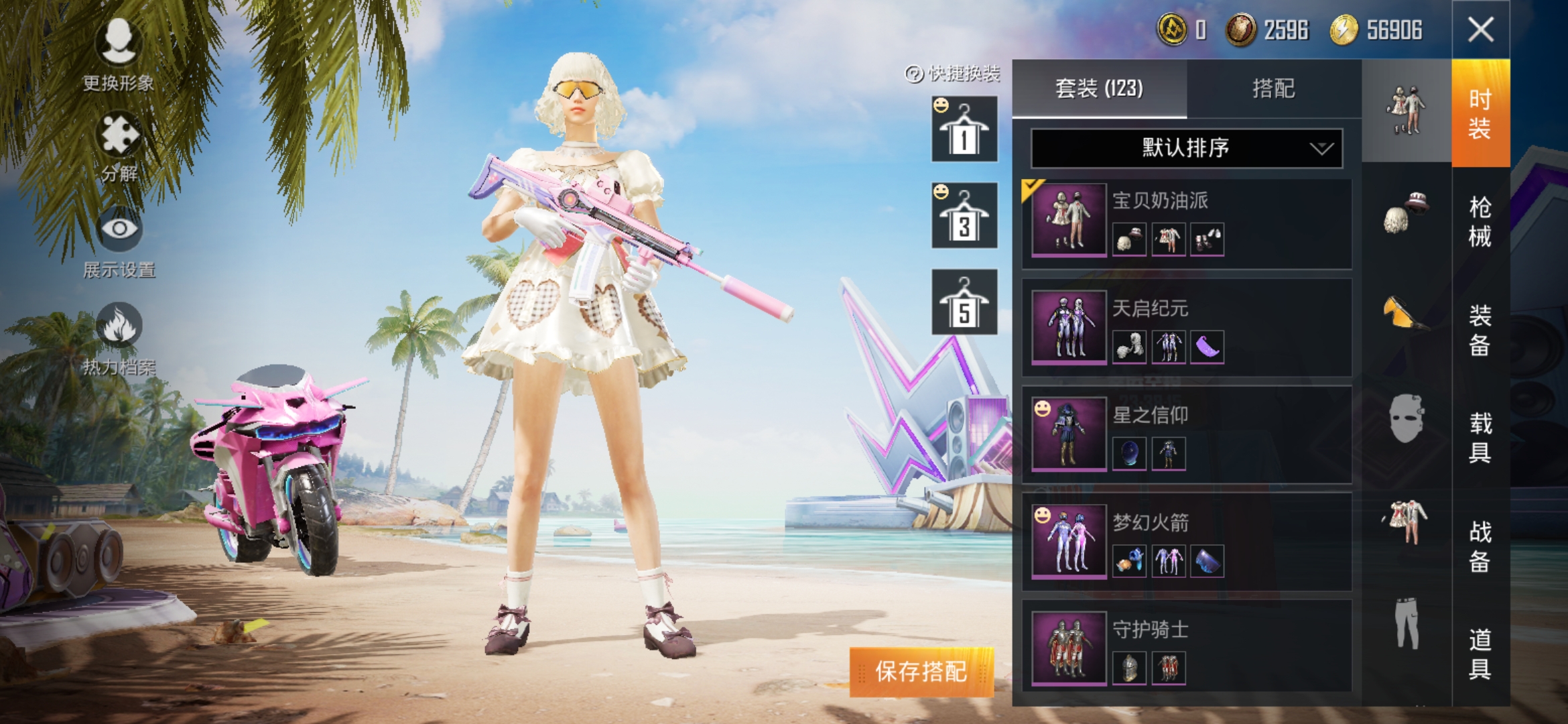Open 展示设置 display settings
1568x724 pixels.
[x=119, y=242]
